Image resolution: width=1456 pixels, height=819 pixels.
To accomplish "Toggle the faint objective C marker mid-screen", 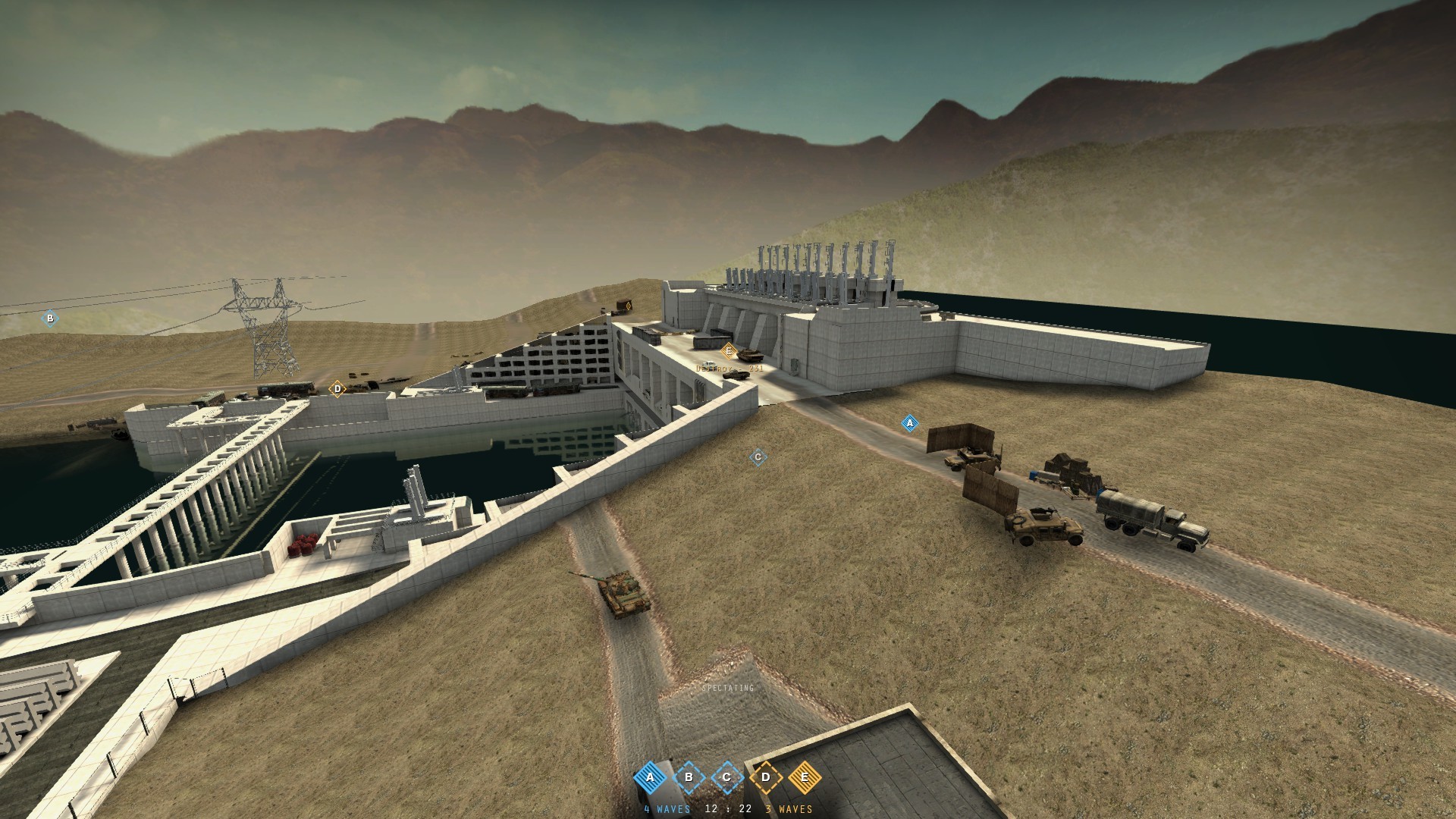I will 757,457.
